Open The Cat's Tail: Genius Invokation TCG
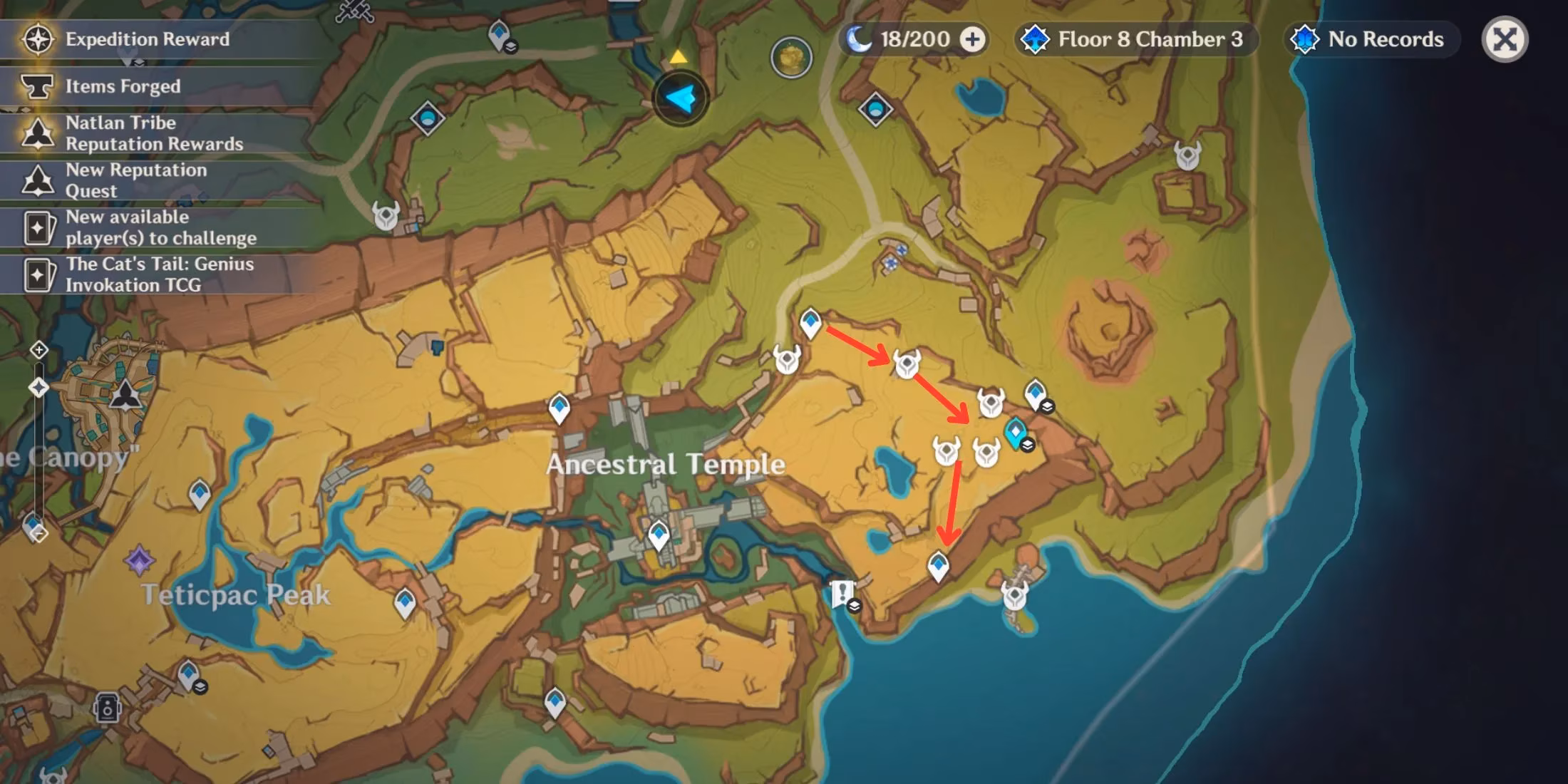This screenshot has height=784, width=1568. pyautogui.click(x=159, y=274)
